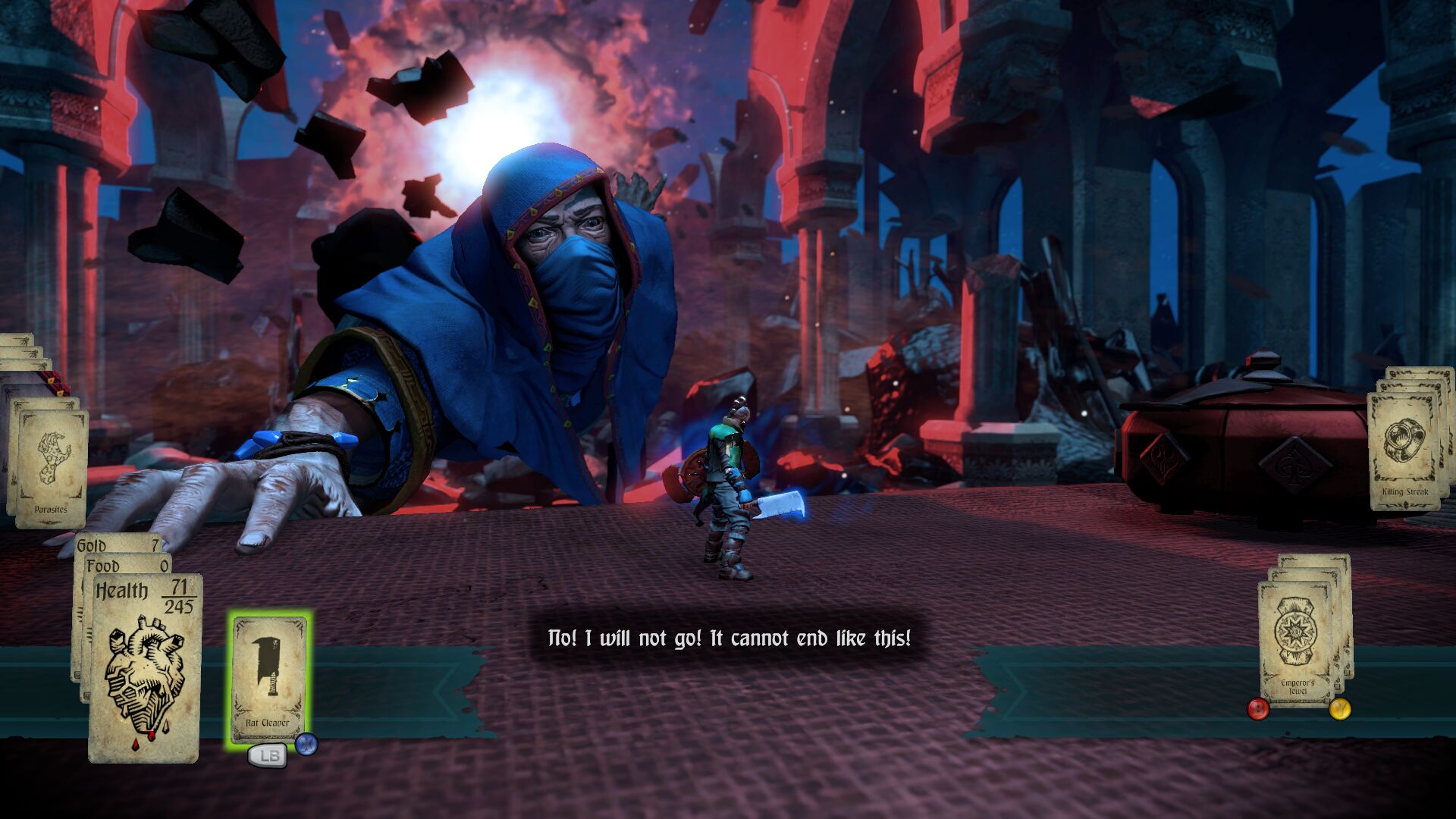View the Parasites curse card

coord(51,466)
